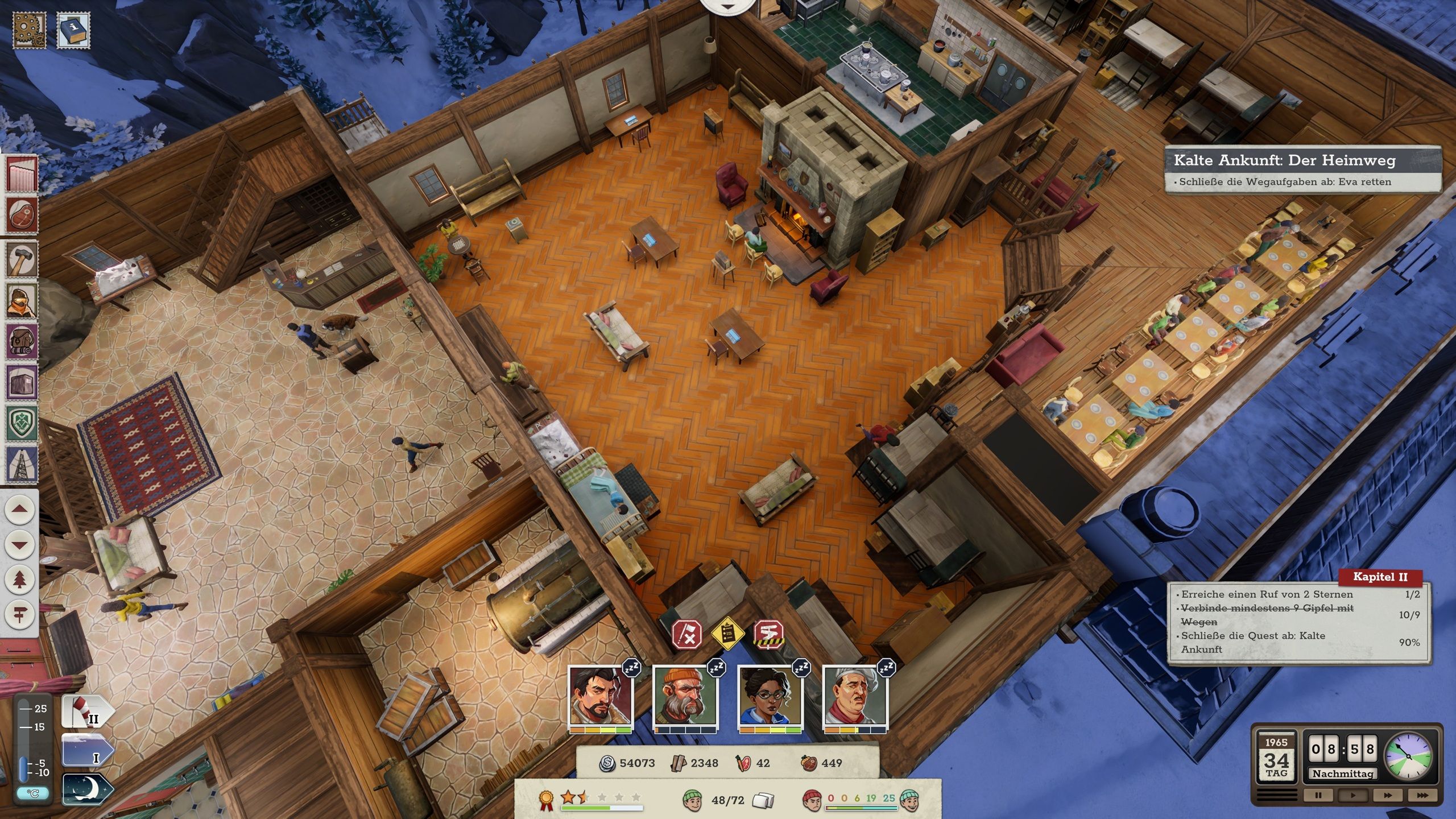Select the green shield badge icon
This screenshot has width=1456, height=819.
(x=22, y=423)
